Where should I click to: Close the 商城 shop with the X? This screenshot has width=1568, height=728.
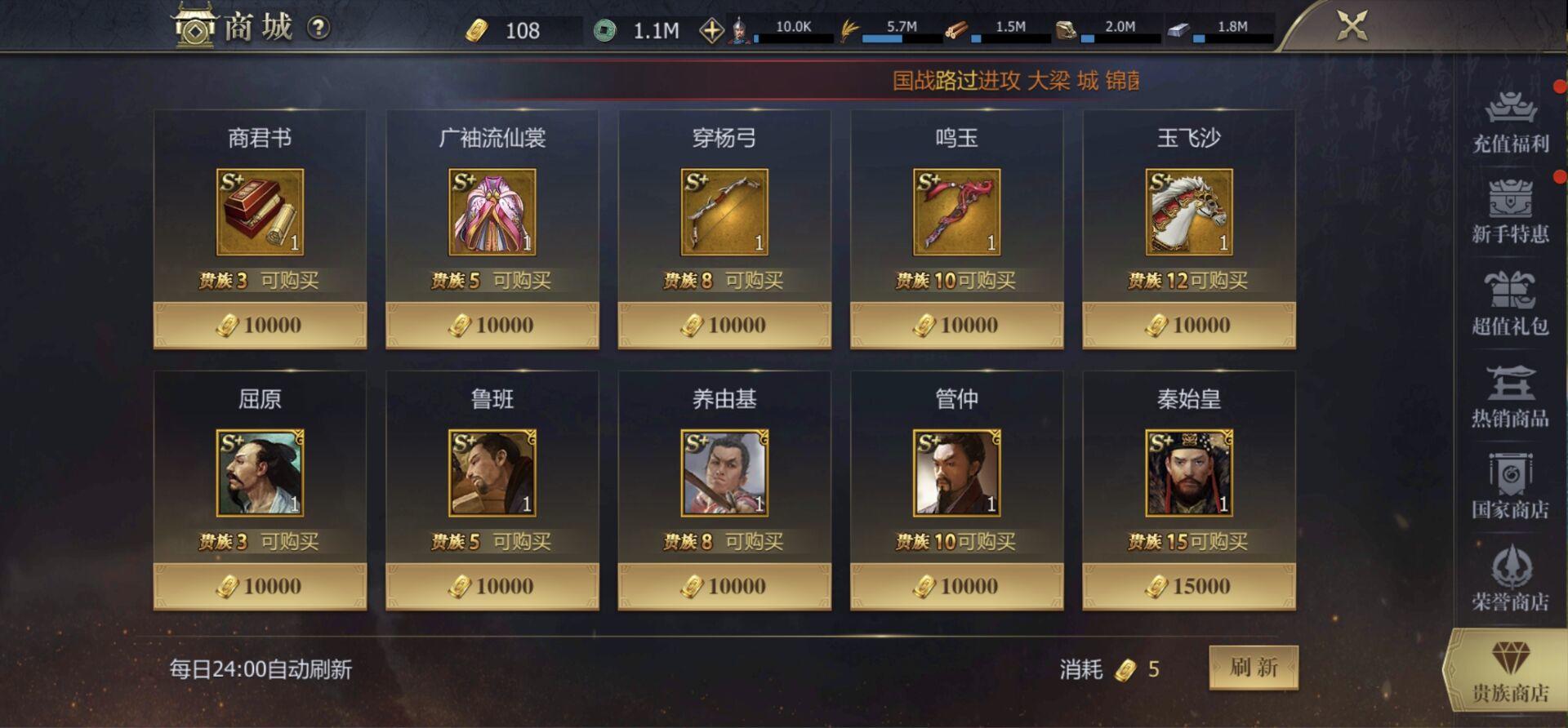1352,25
